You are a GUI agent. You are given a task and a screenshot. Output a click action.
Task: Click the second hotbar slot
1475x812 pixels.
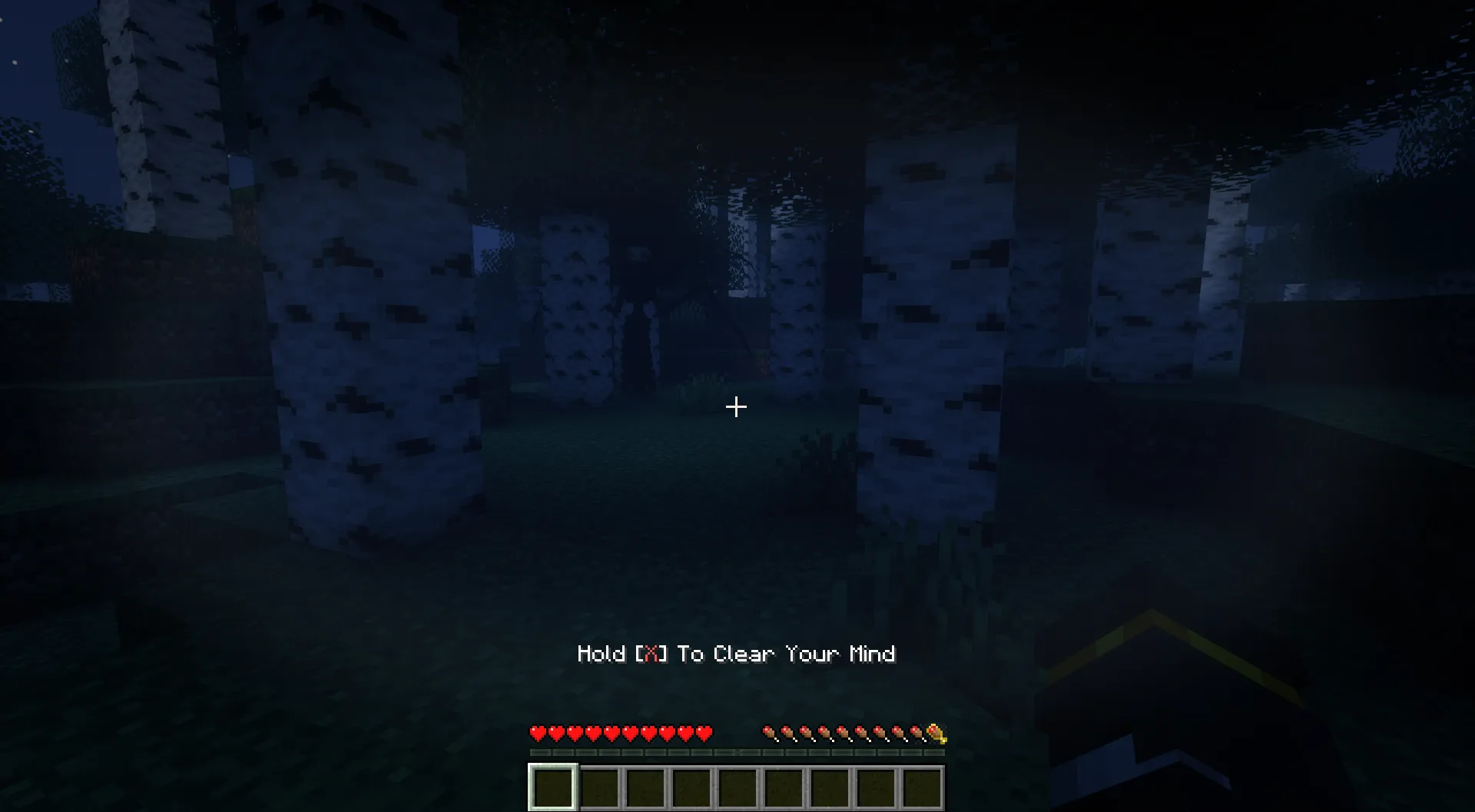click(598, 786)
